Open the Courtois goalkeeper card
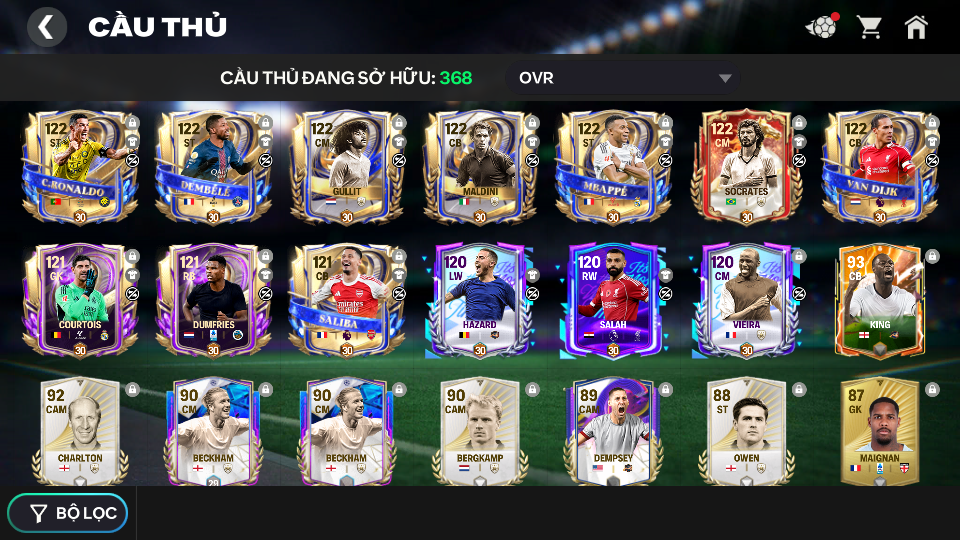 [80, 300]
